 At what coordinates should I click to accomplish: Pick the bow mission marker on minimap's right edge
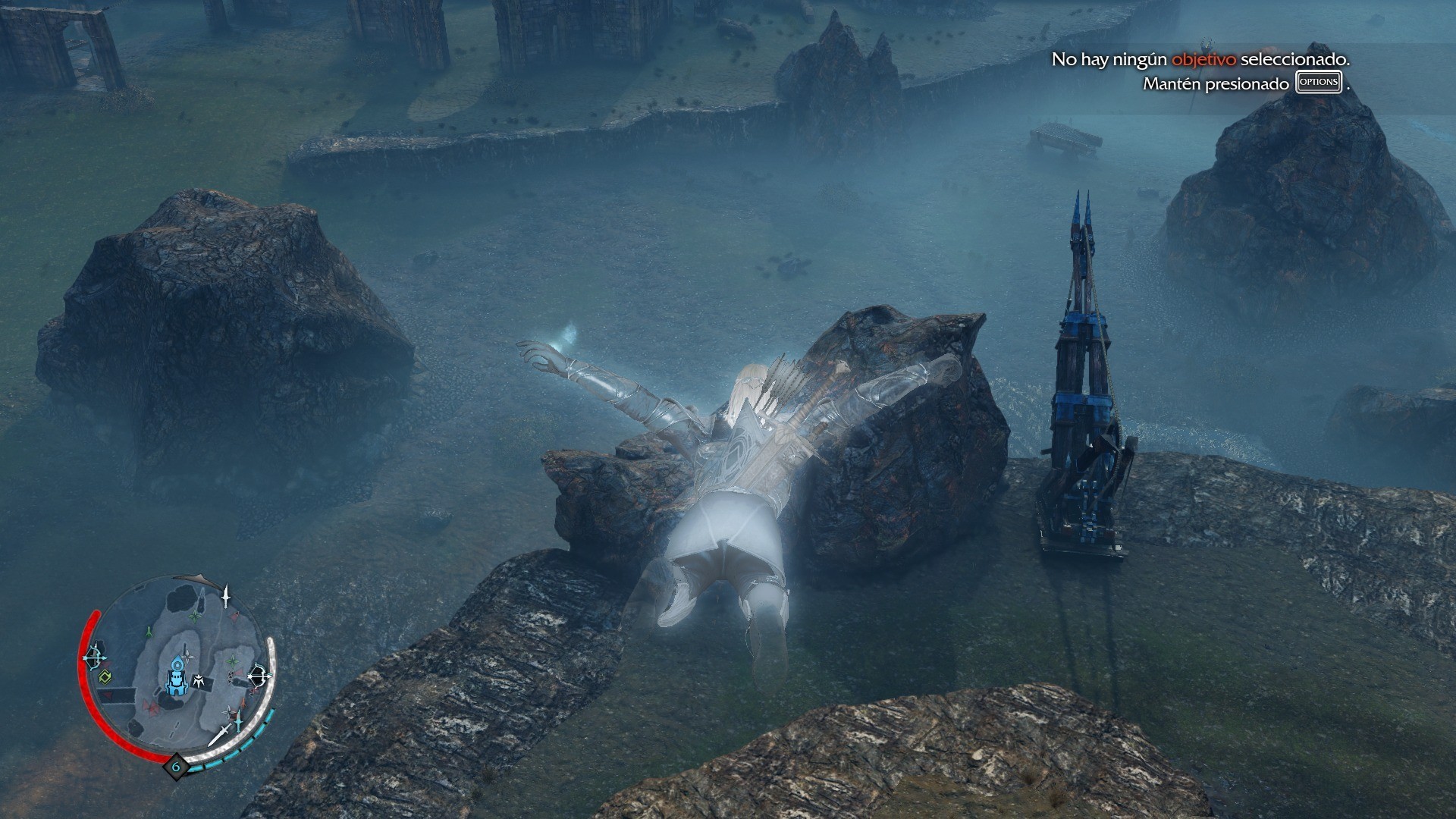pos(259,674)
